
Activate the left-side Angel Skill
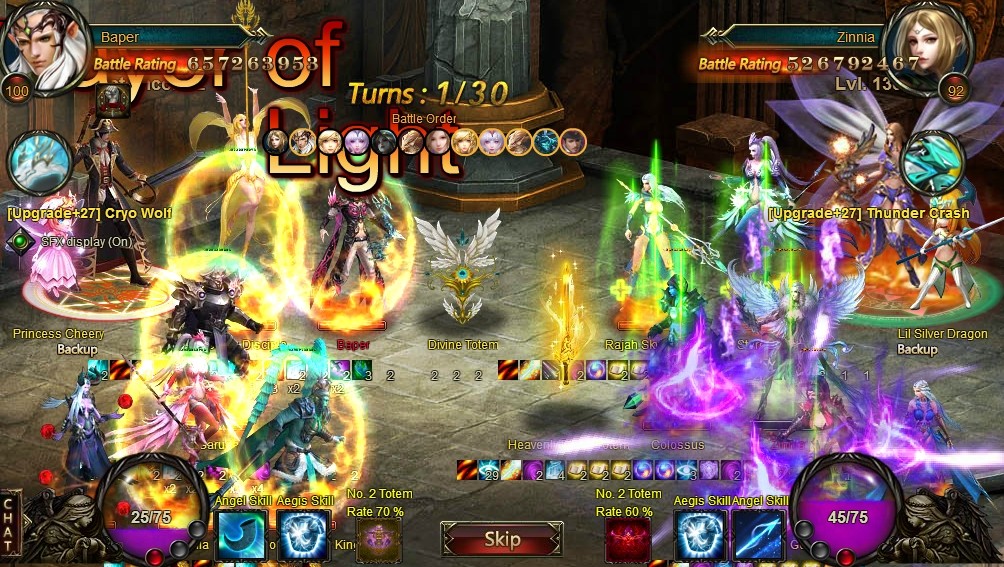tap(241, 534)
